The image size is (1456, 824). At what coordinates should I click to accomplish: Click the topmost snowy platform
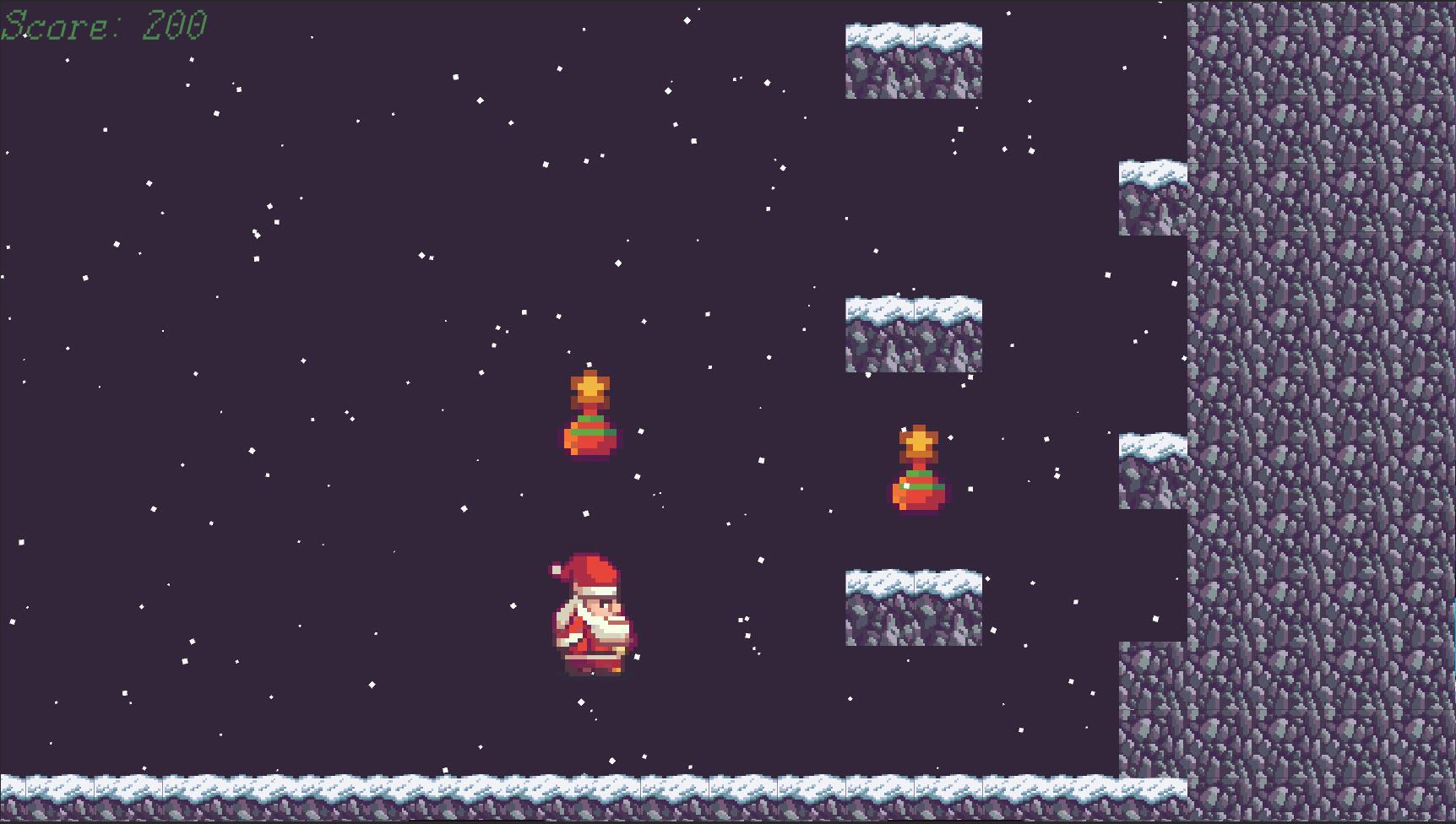tap(912, 59)
